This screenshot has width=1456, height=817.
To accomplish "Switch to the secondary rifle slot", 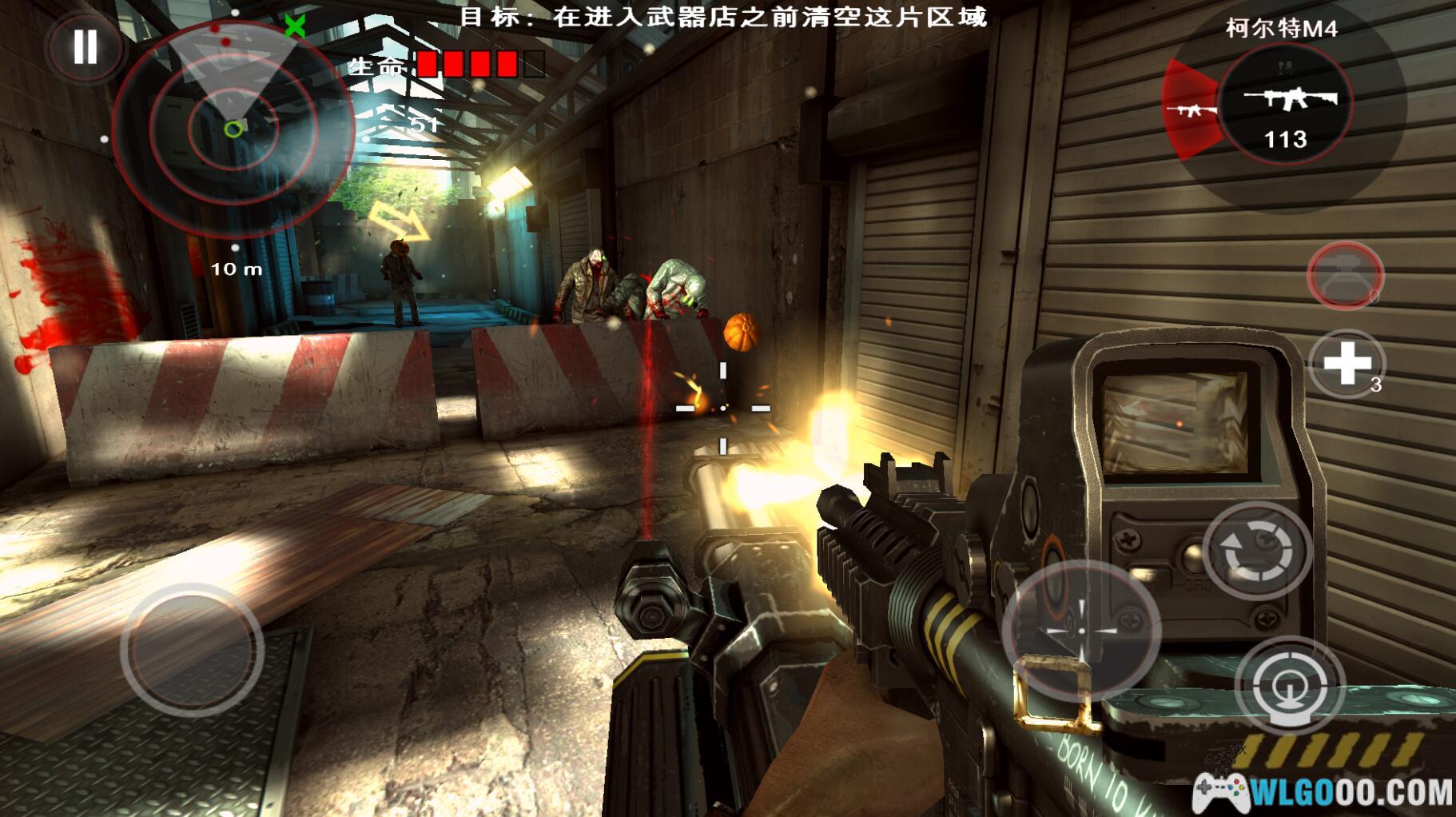I will pyautogui.click(x=1189, y=110).
